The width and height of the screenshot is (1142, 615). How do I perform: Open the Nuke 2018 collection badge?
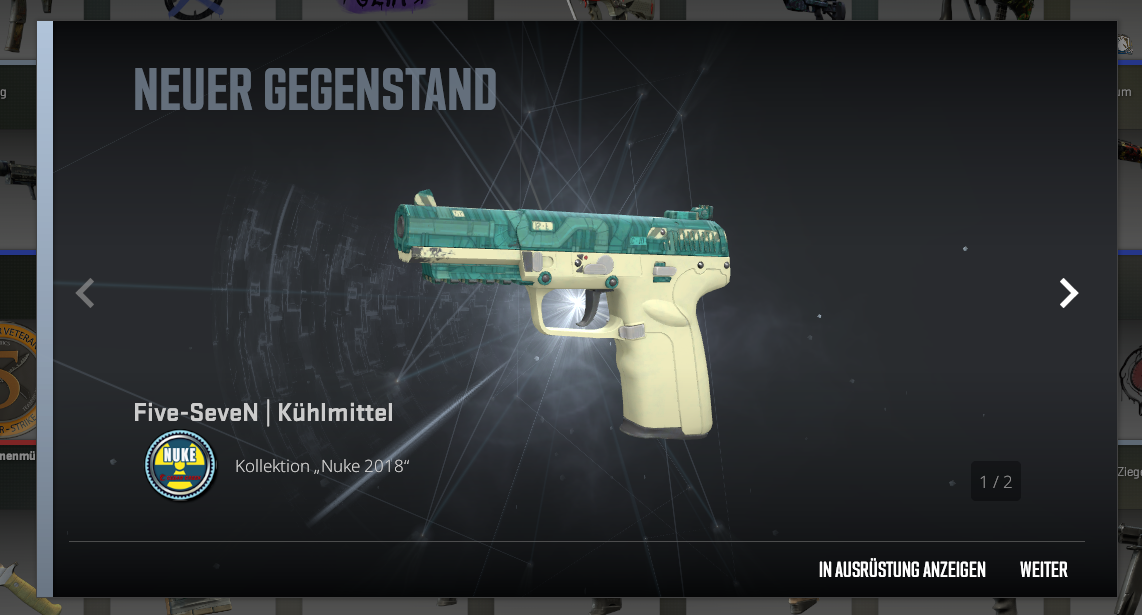(x=180, y=466)
